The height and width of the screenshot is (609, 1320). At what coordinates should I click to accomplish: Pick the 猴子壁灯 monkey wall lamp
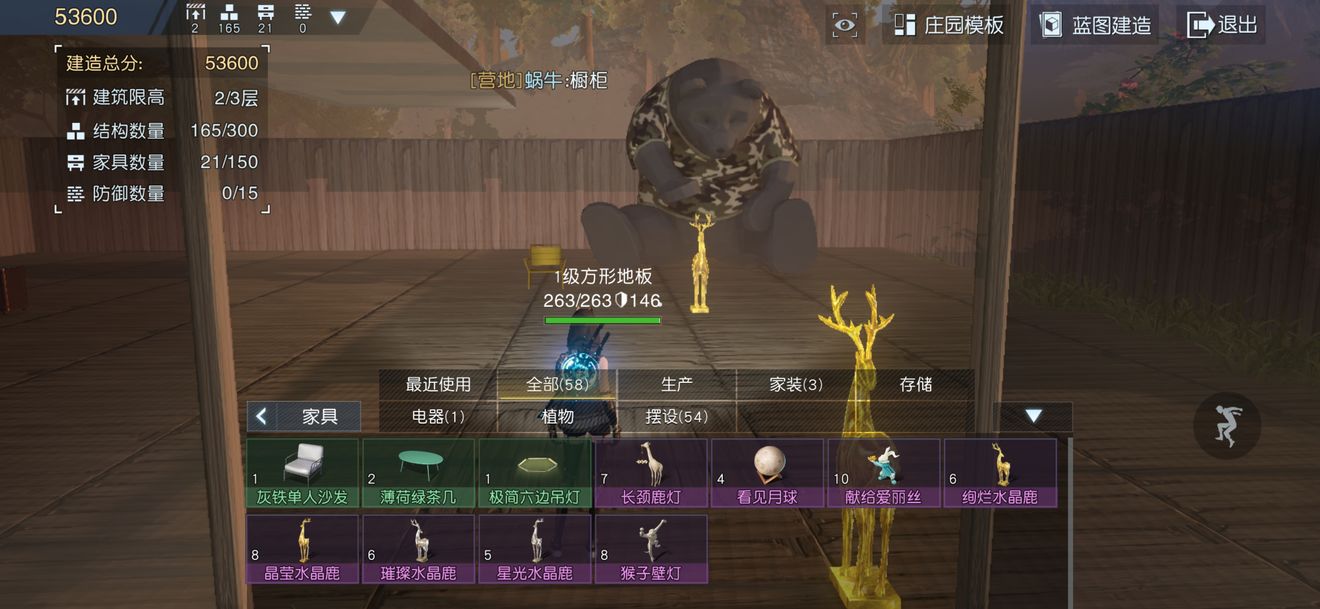tap(651, 548)
